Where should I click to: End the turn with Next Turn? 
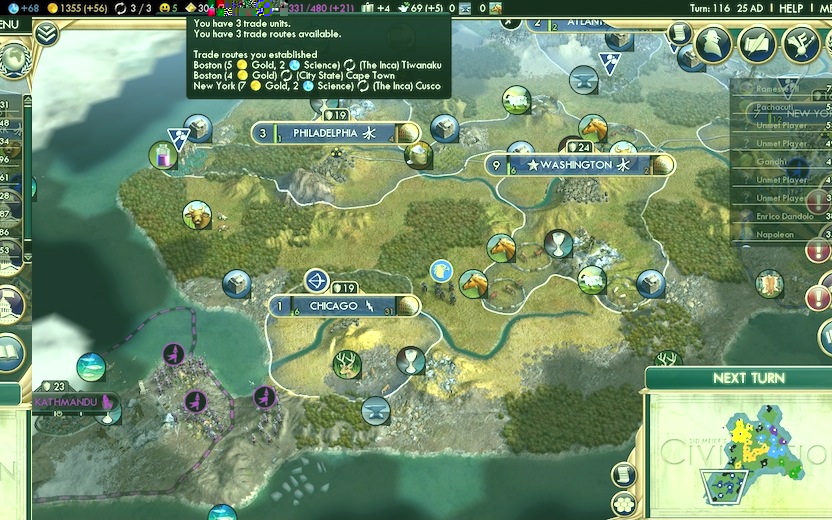click(x=747, y=378)
